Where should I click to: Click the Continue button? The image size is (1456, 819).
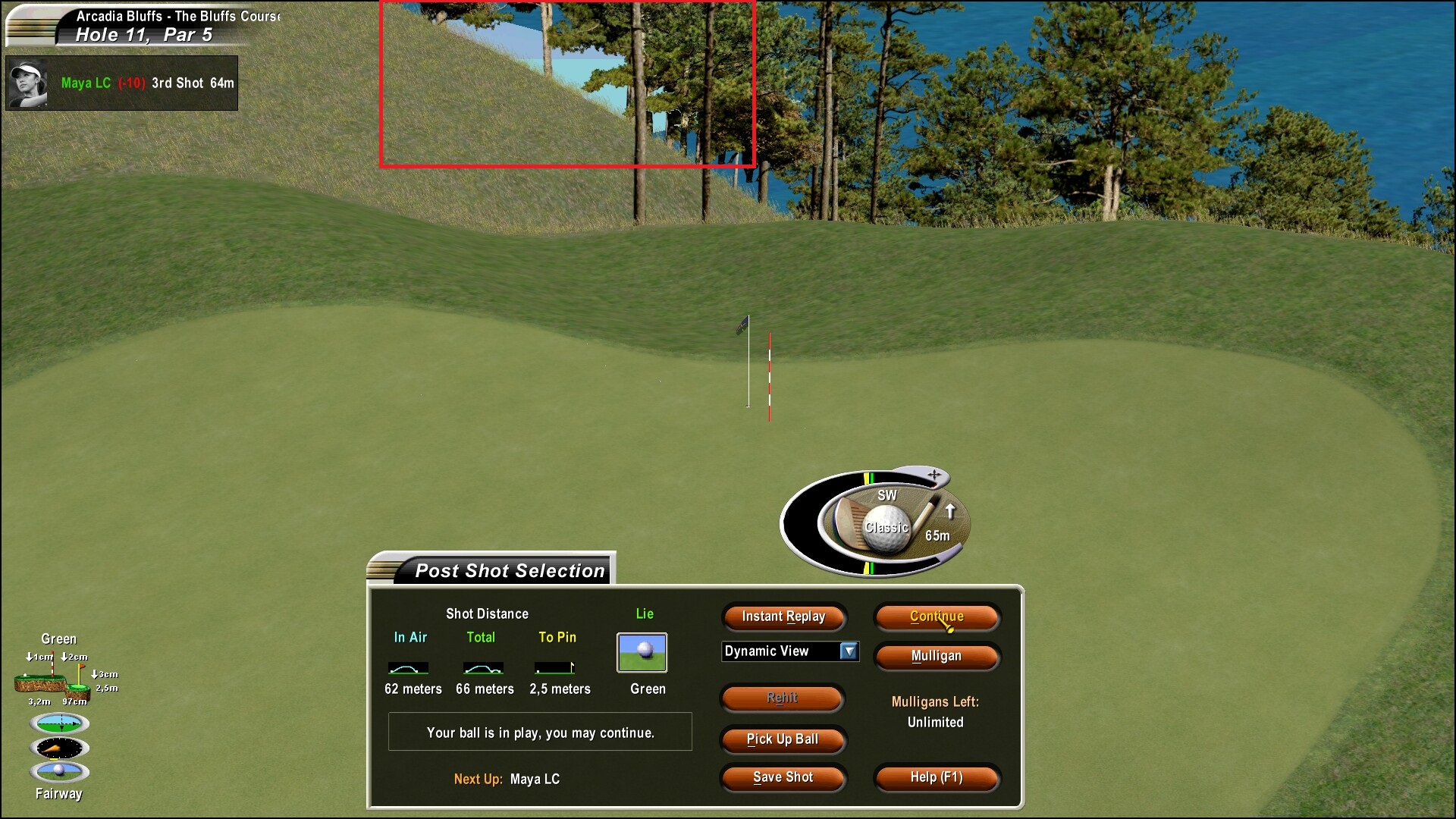click(937, 617)
